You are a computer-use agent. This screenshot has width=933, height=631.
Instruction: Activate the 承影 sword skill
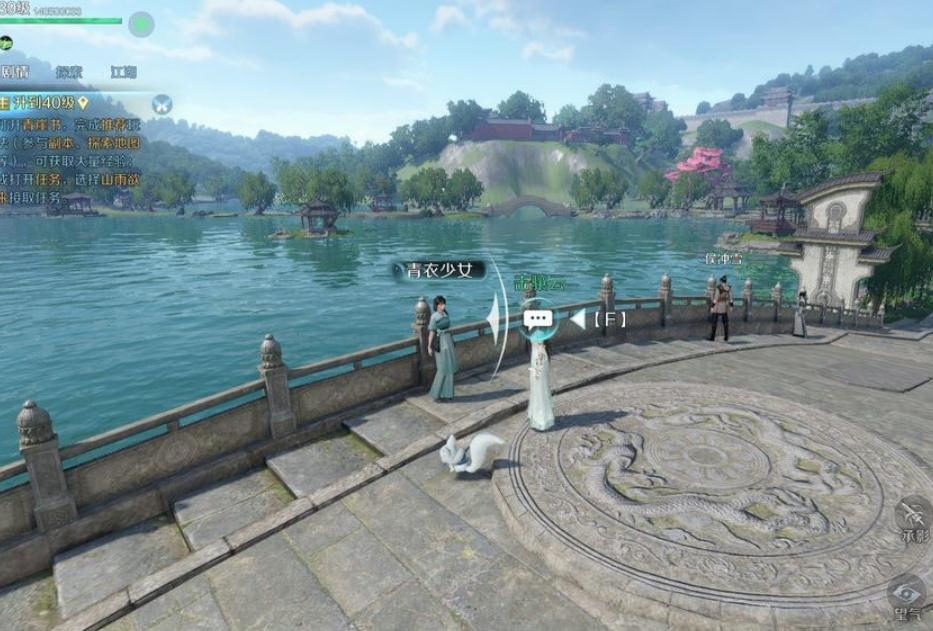(915, 514)
